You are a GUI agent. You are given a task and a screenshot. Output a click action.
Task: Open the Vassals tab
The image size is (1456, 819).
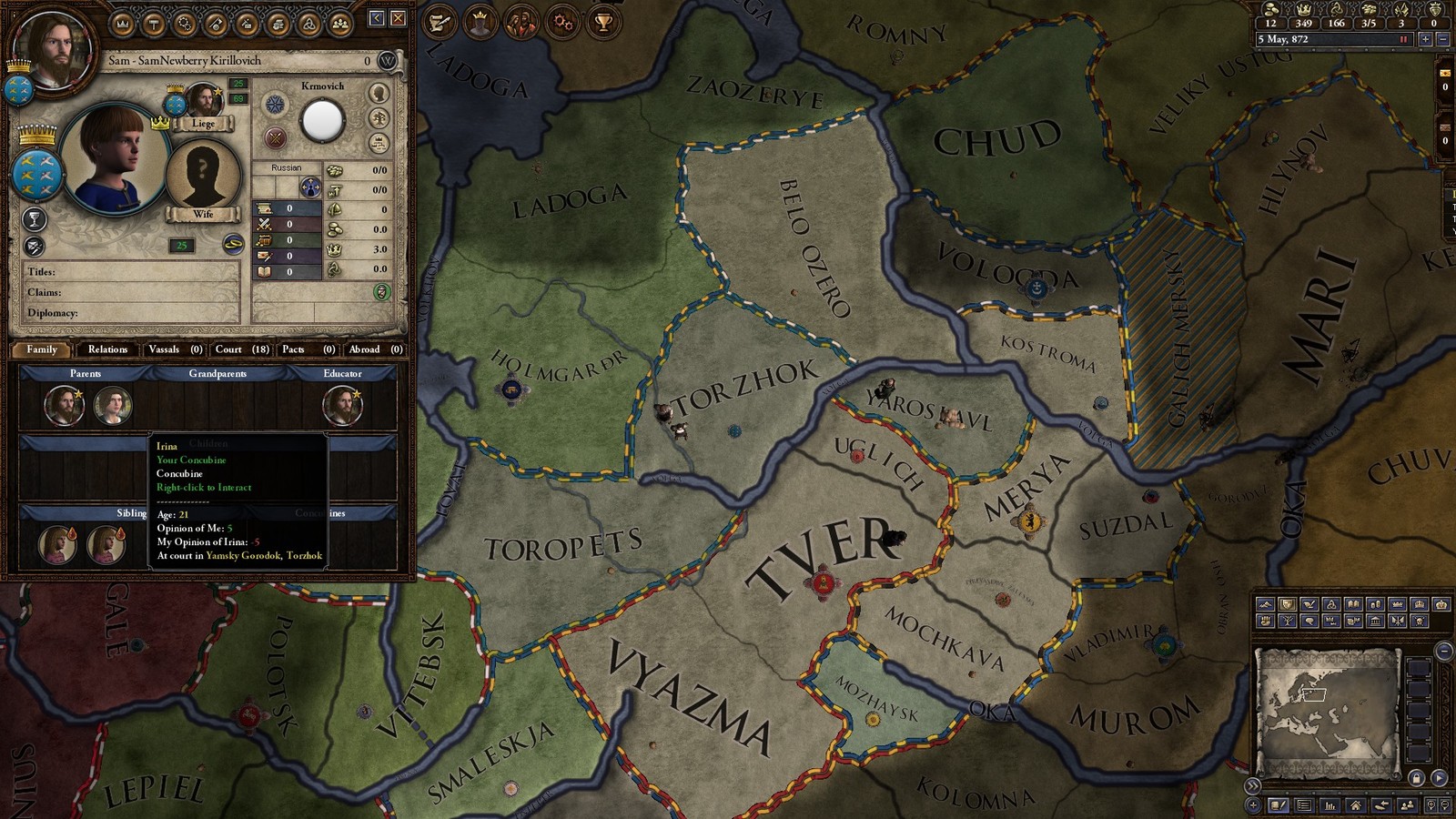175,349
